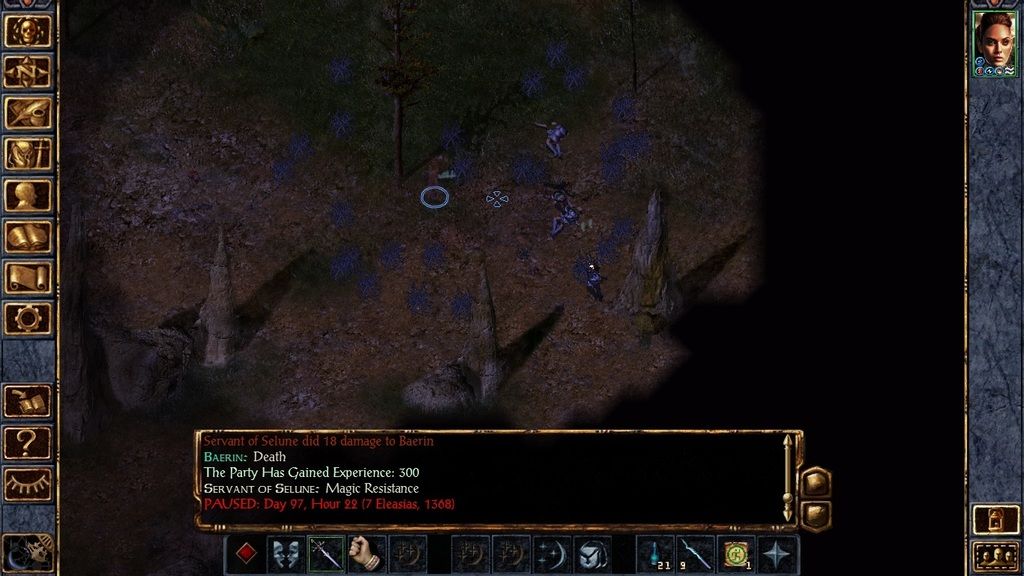Open the inventory screen
This screenshot has height=576, width=1024.
tap(28, 154)
